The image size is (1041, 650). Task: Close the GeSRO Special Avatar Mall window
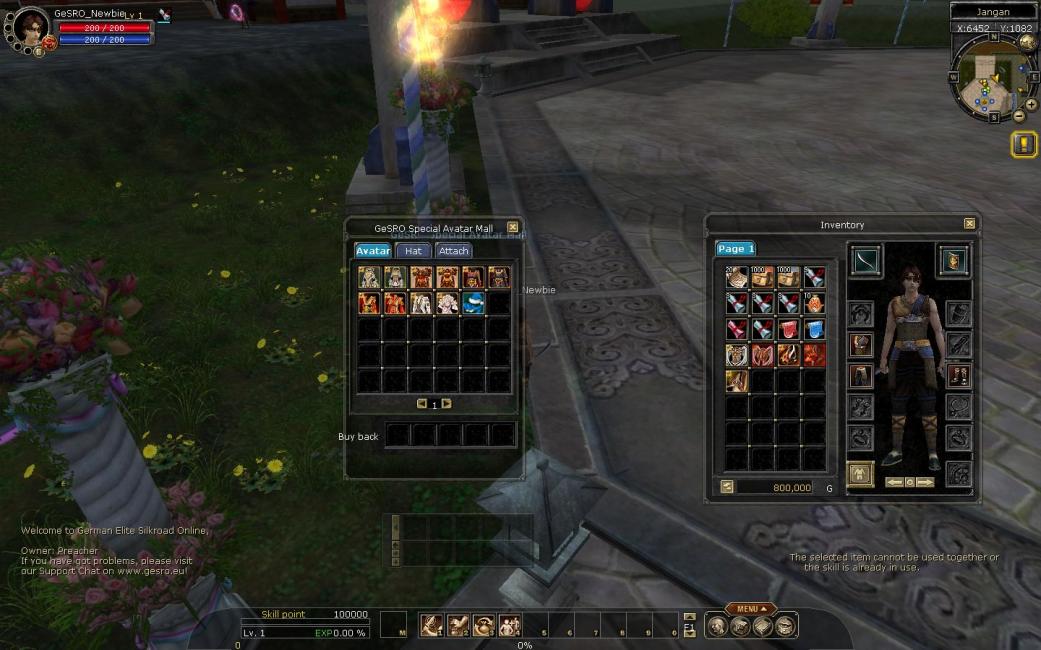(513, 228)
